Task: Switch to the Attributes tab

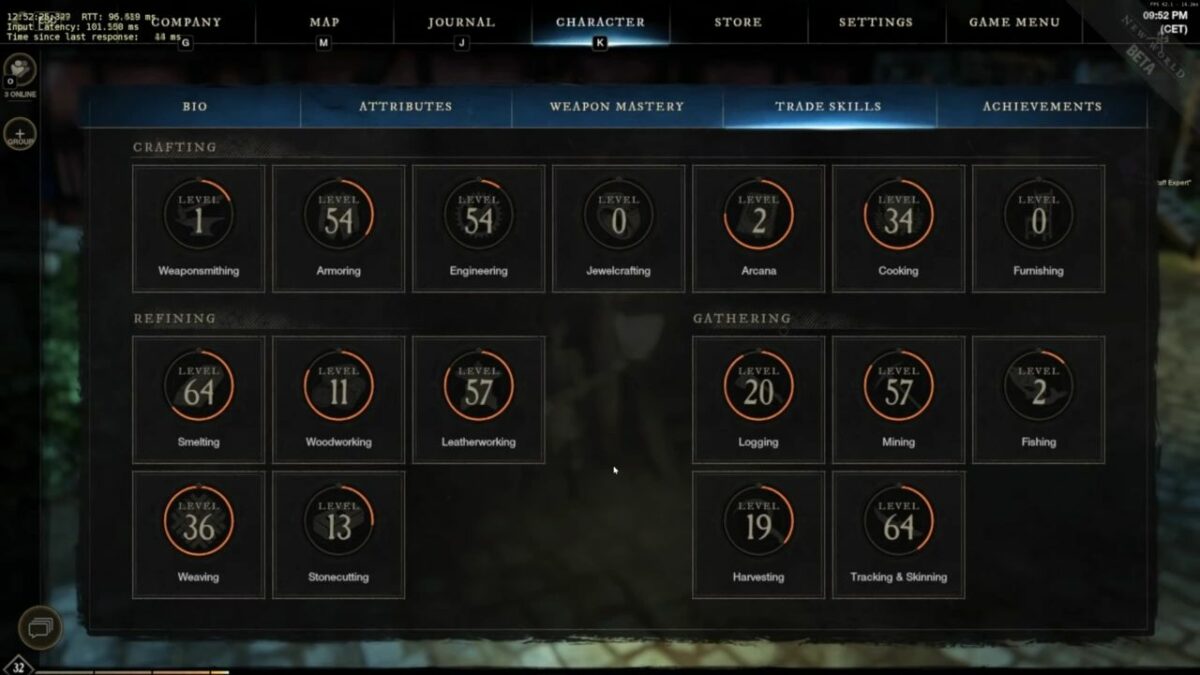Action: pyautogui.click(x=405, y=106)
